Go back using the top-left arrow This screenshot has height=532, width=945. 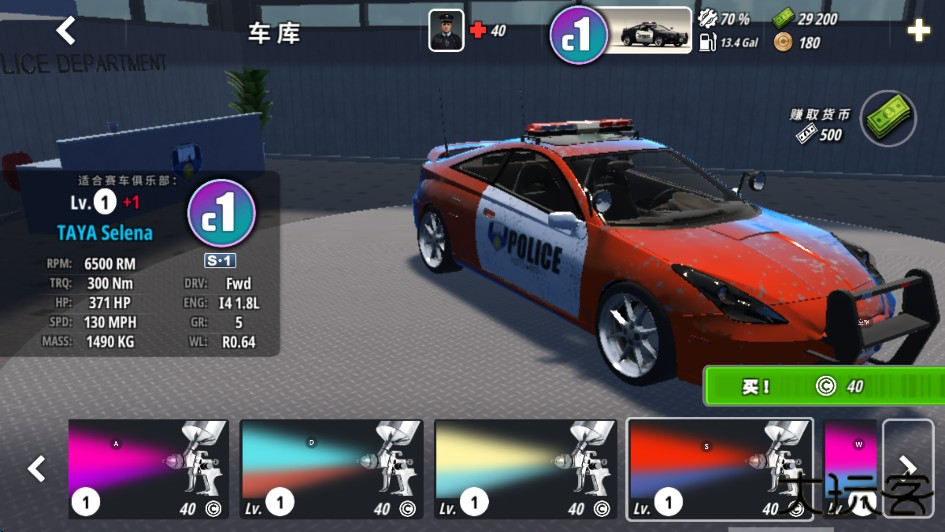point(66,31)
